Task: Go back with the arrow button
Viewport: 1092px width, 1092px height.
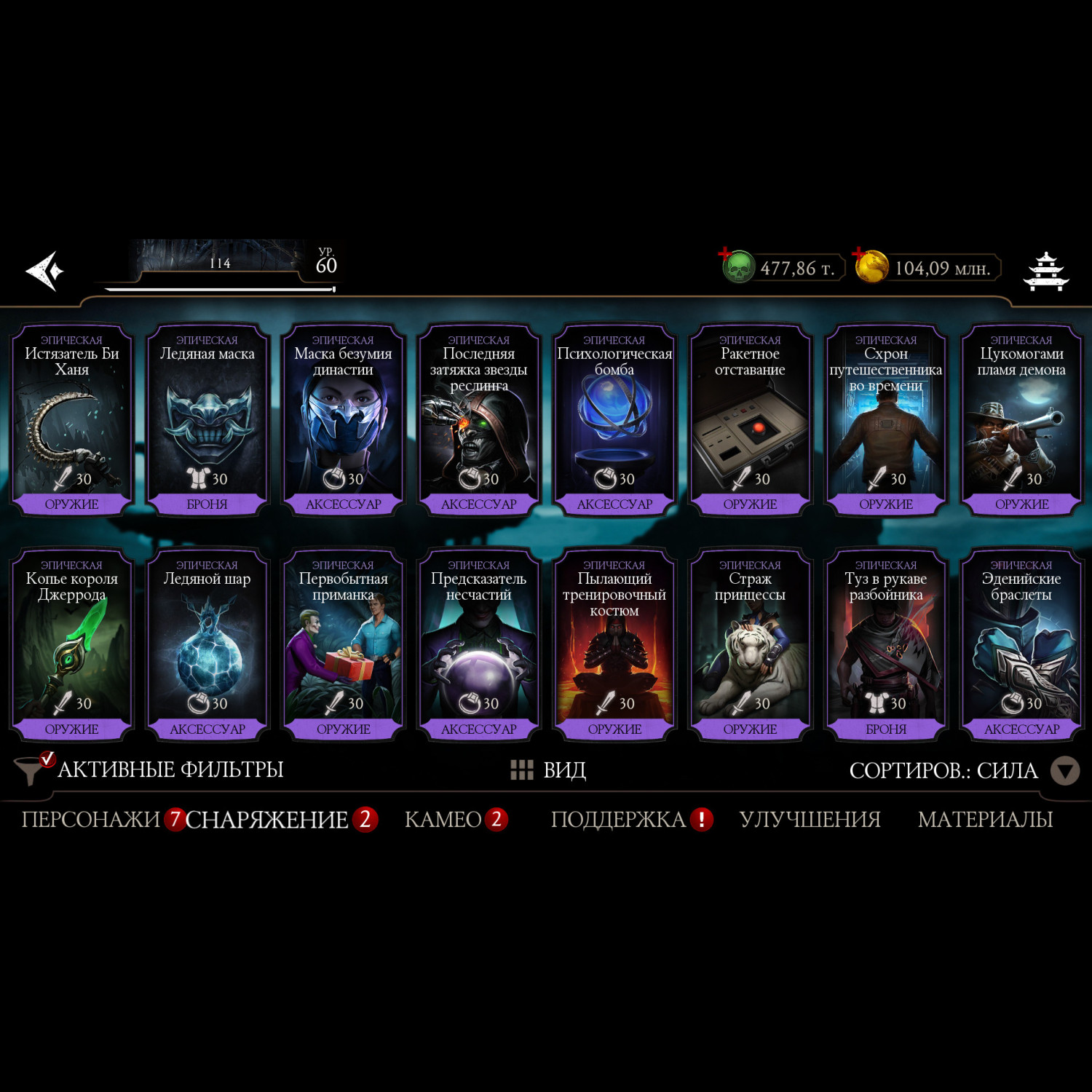Action: point(45,271)
